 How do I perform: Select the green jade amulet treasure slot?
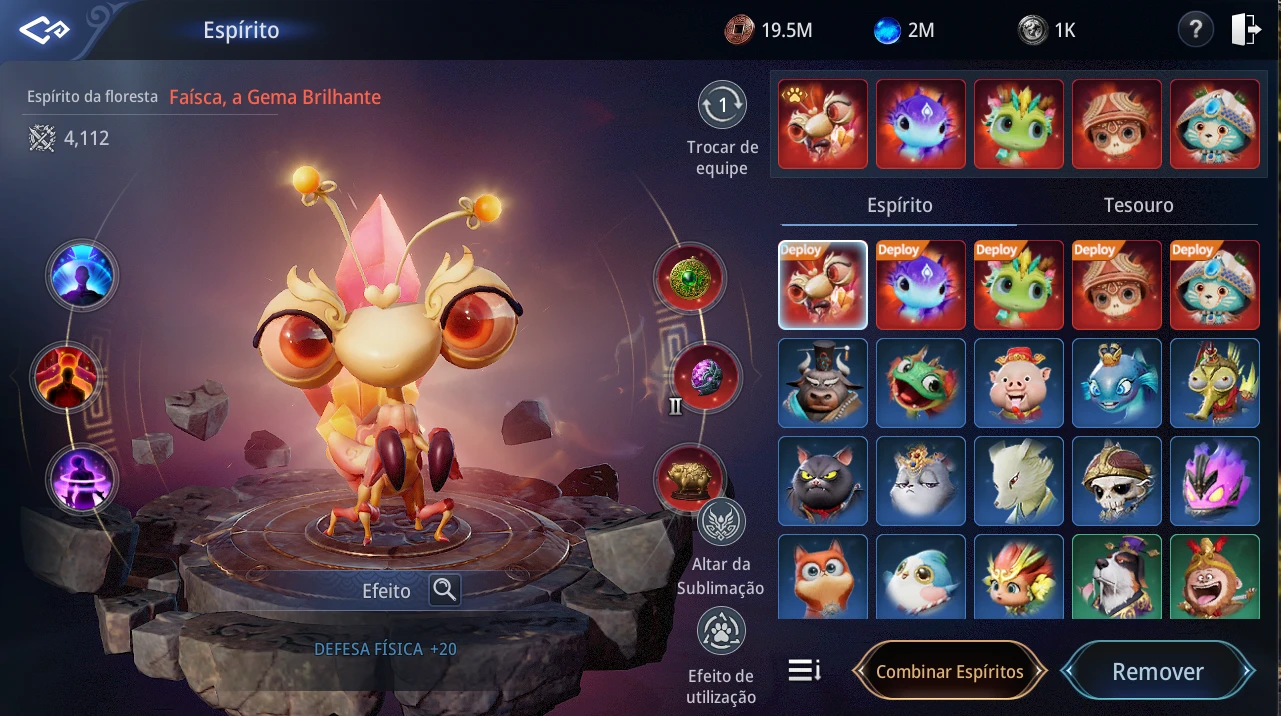690,279
